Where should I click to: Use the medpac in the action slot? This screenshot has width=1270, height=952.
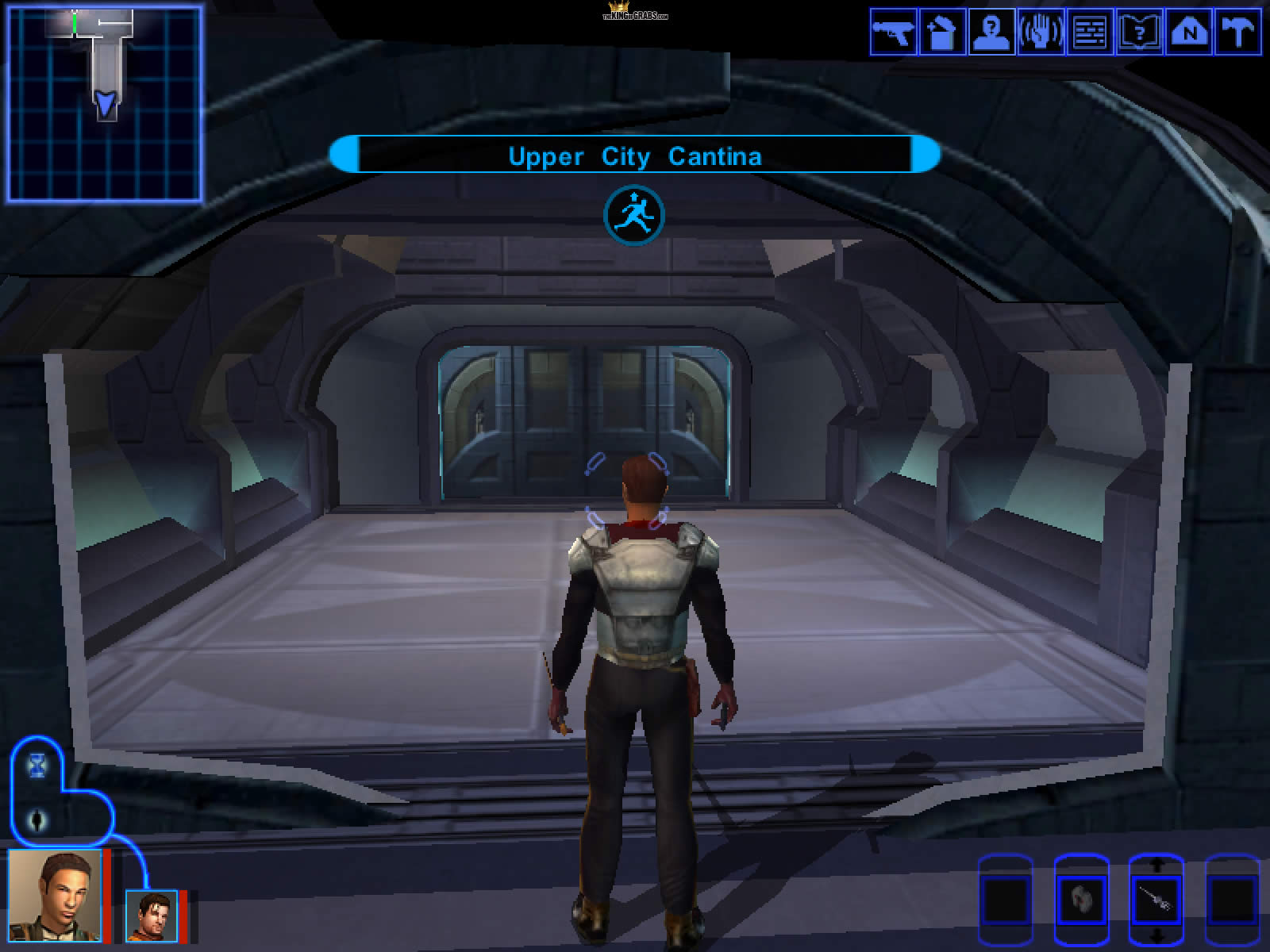[1080, 900]
